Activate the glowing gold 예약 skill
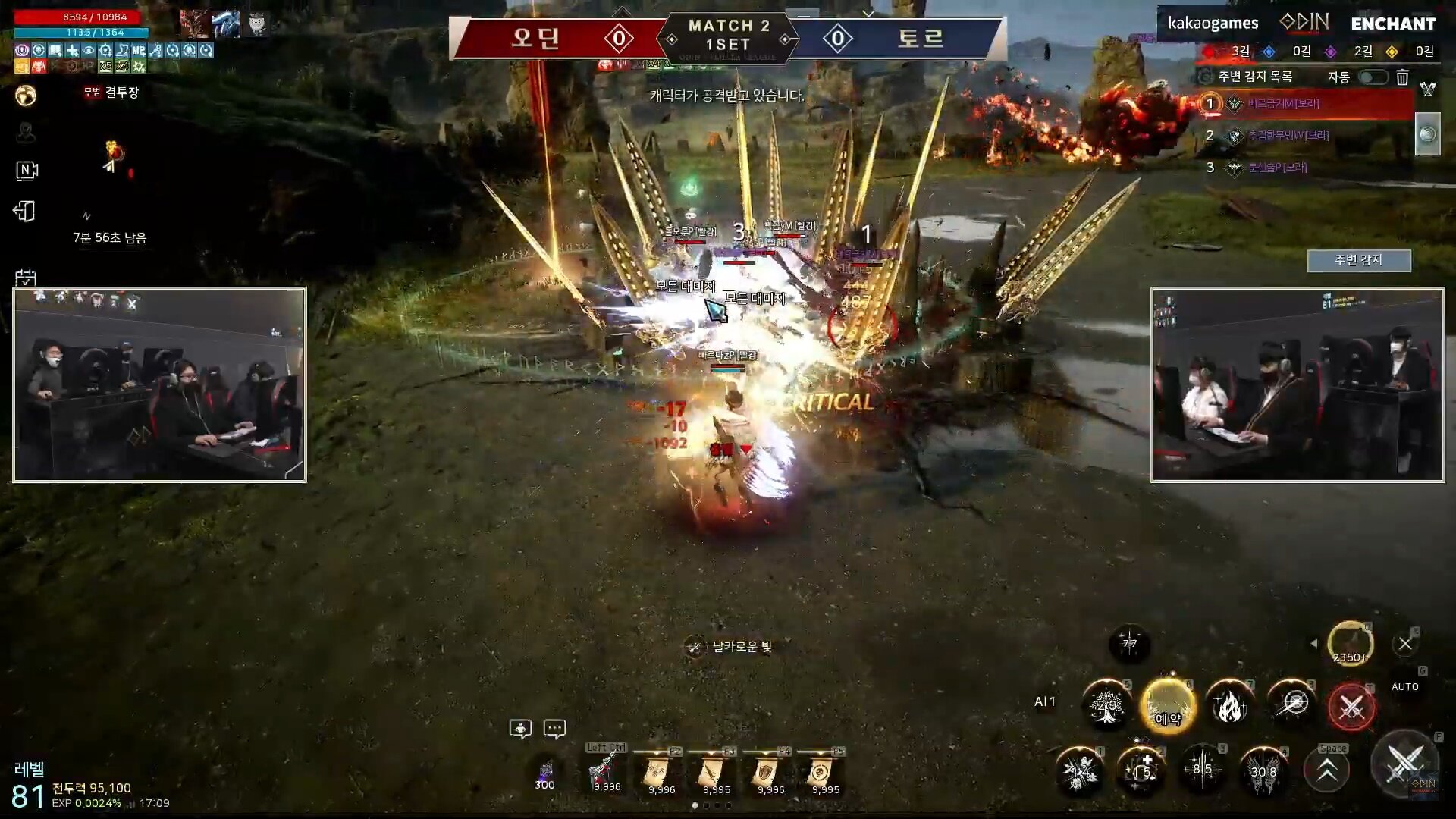 1168,705
